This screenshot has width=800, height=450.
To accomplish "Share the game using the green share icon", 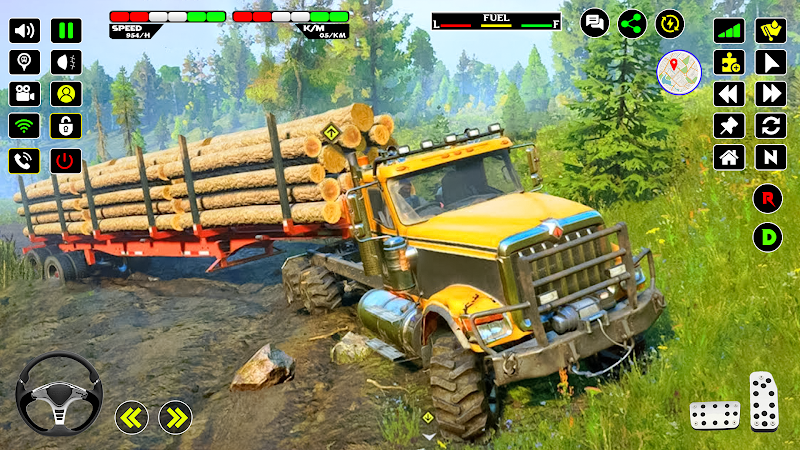I will tap(632, 23).
